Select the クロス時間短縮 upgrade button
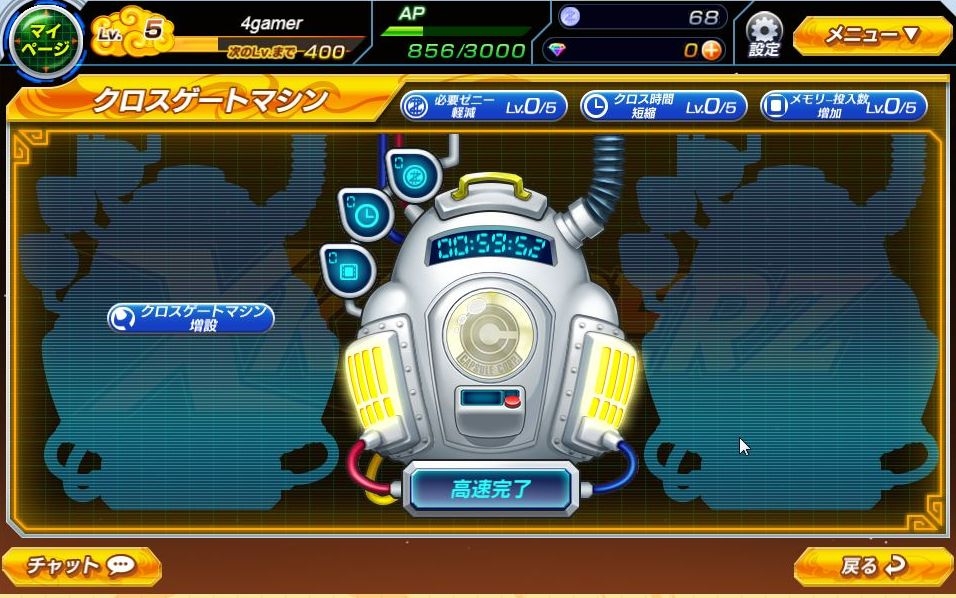Screen dimensions: 956x598 (663, 105)
